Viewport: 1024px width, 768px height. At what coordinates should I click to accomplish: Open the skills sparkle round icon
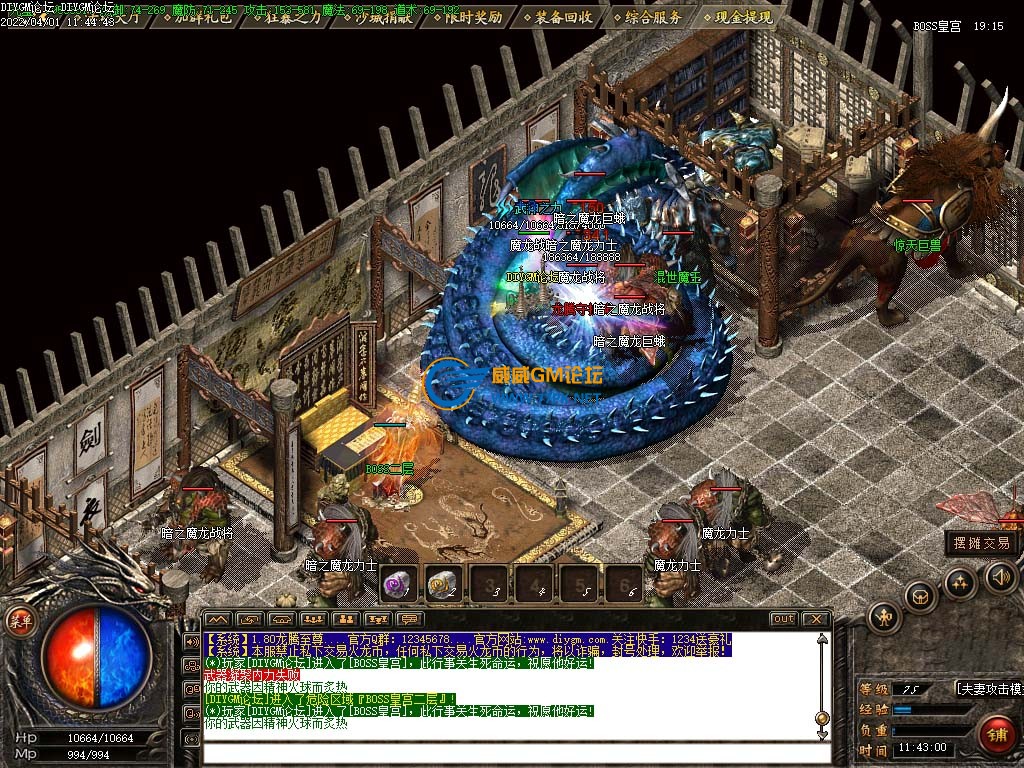[960, 582]
